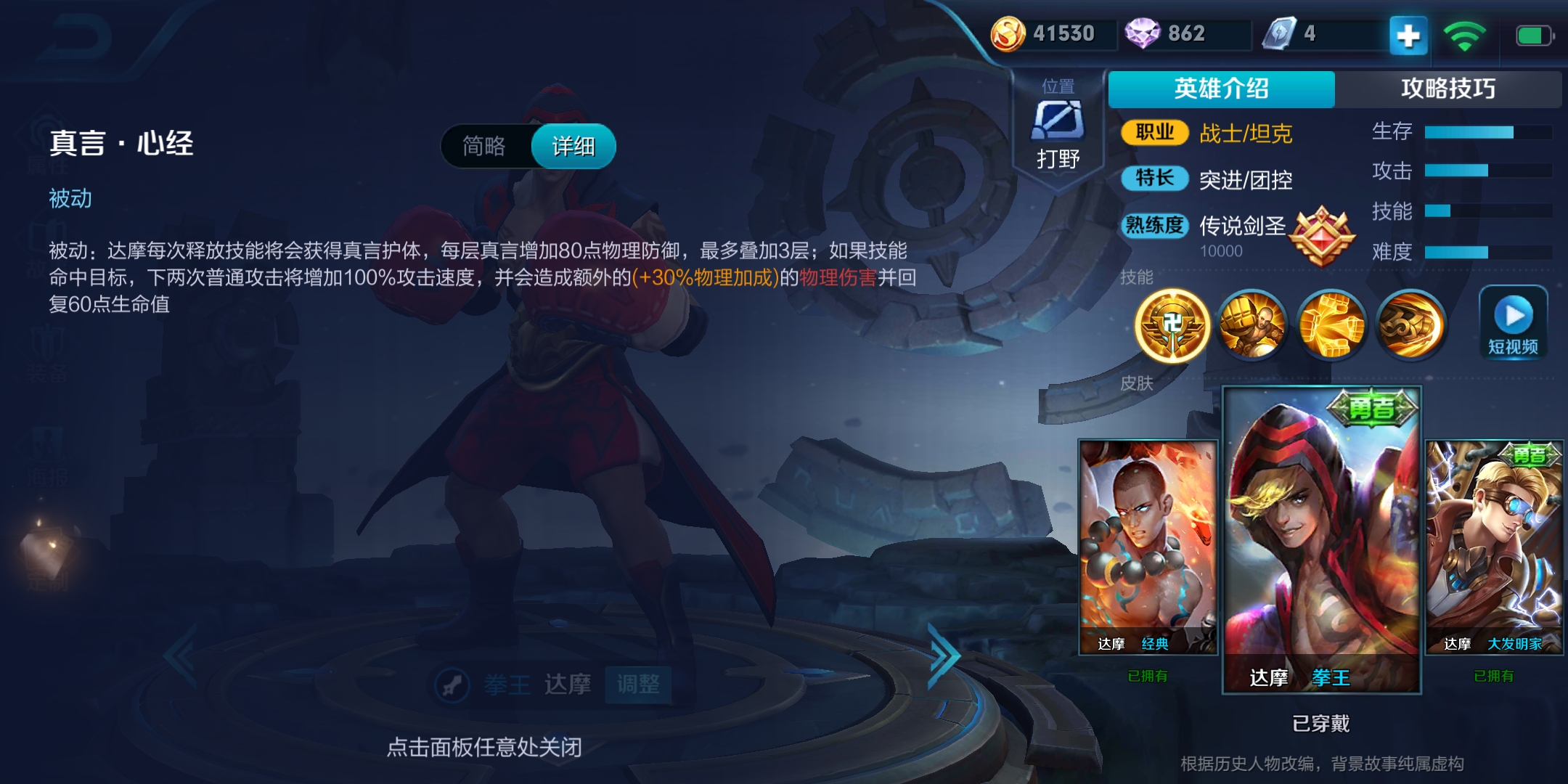The image size is (1568, 784).
Task: Open the 英雄介绍 tab
Action: [x=1220, y=89]
